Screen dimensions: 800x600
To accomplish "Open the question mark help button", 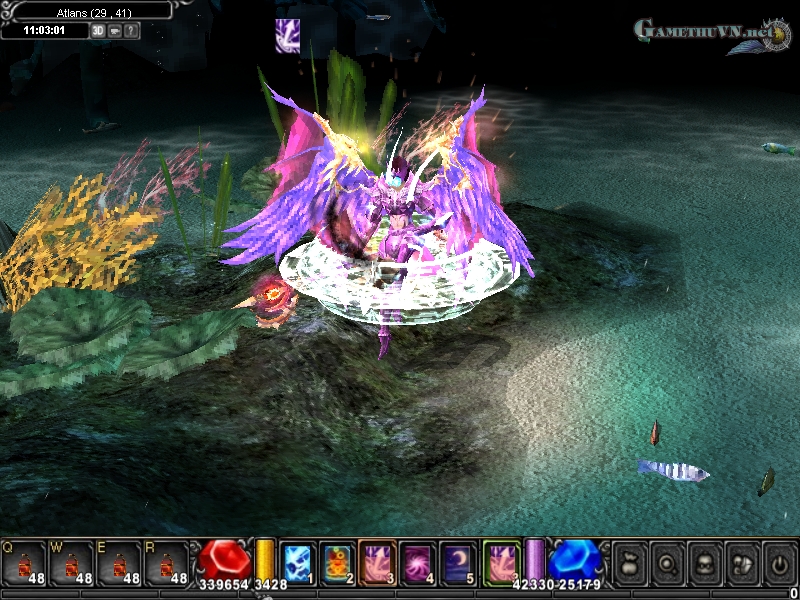I will pyautogui.click(x=131, y=30).
